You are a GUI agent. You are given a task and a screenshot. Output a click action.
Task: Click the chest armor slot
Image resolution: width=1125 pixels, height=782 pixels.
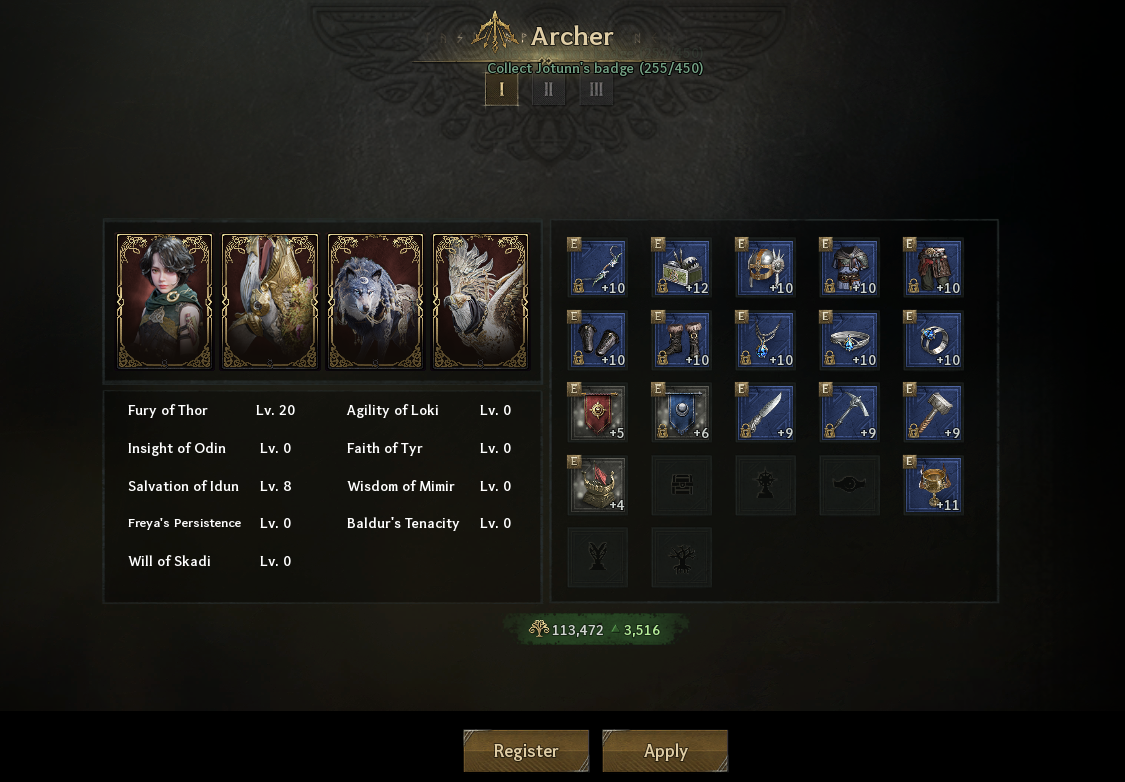850,268
